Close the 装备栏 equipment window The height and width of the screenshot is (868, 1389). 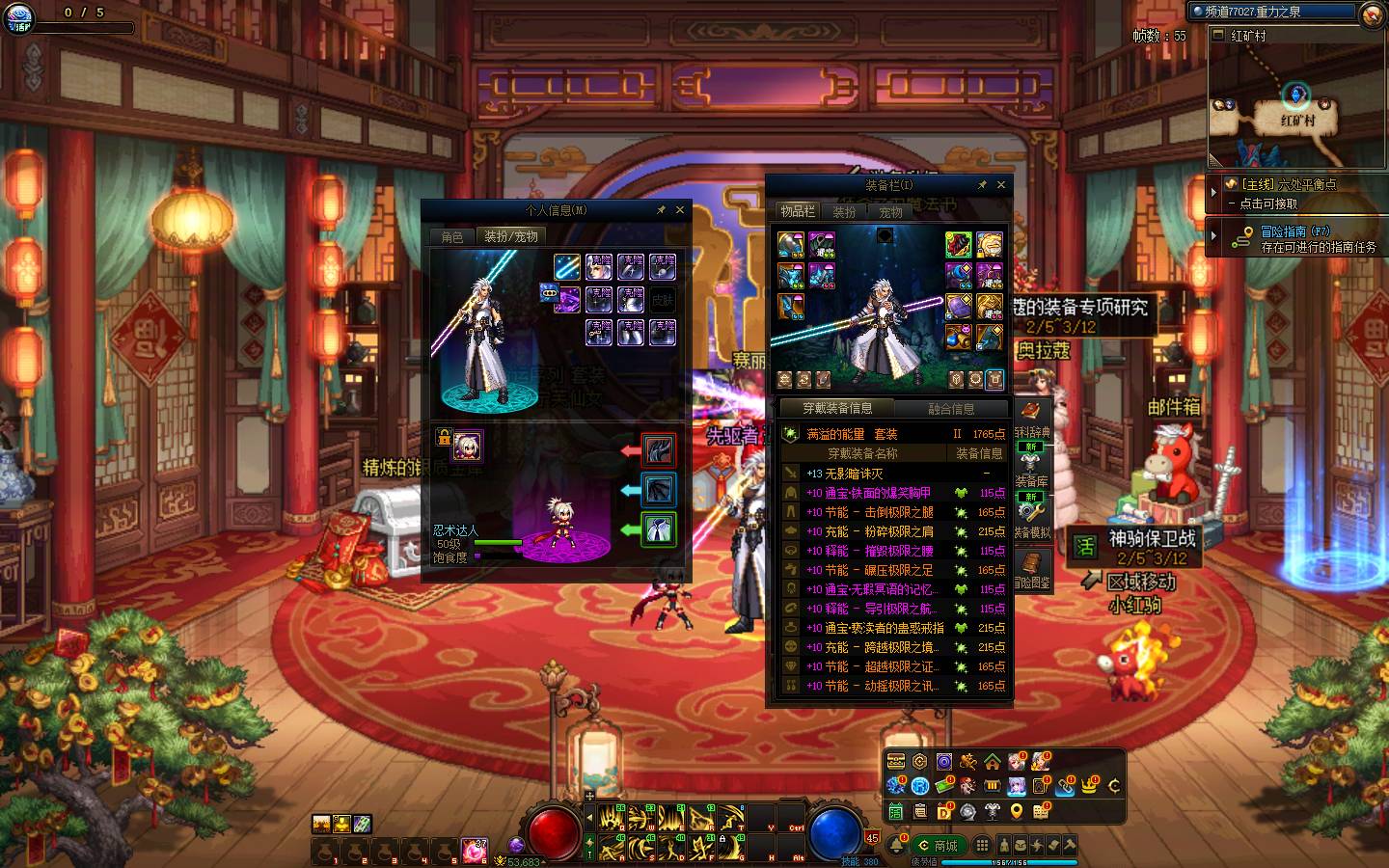point(1001,184)
